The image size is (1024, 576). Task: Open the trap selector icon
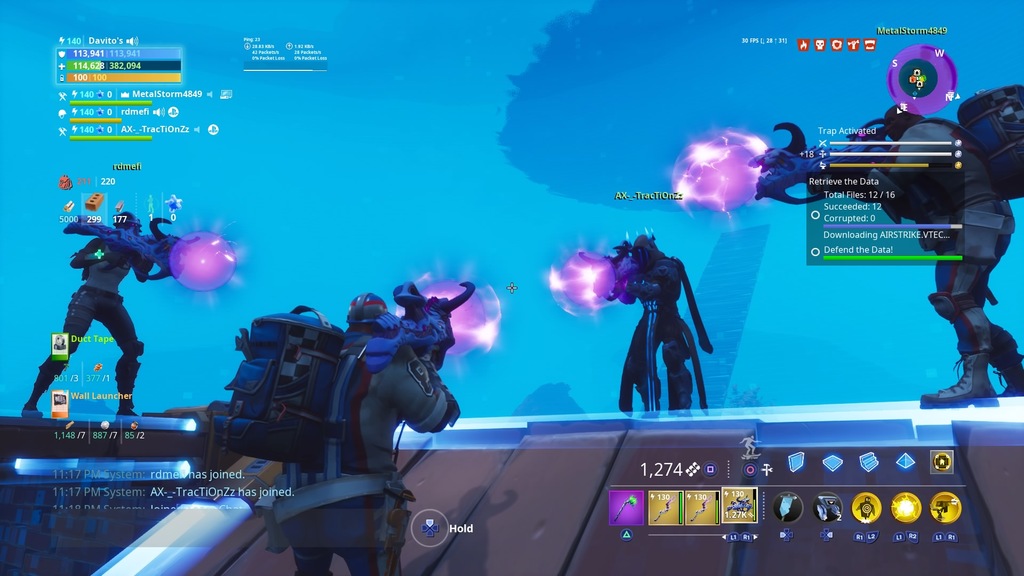941,462
